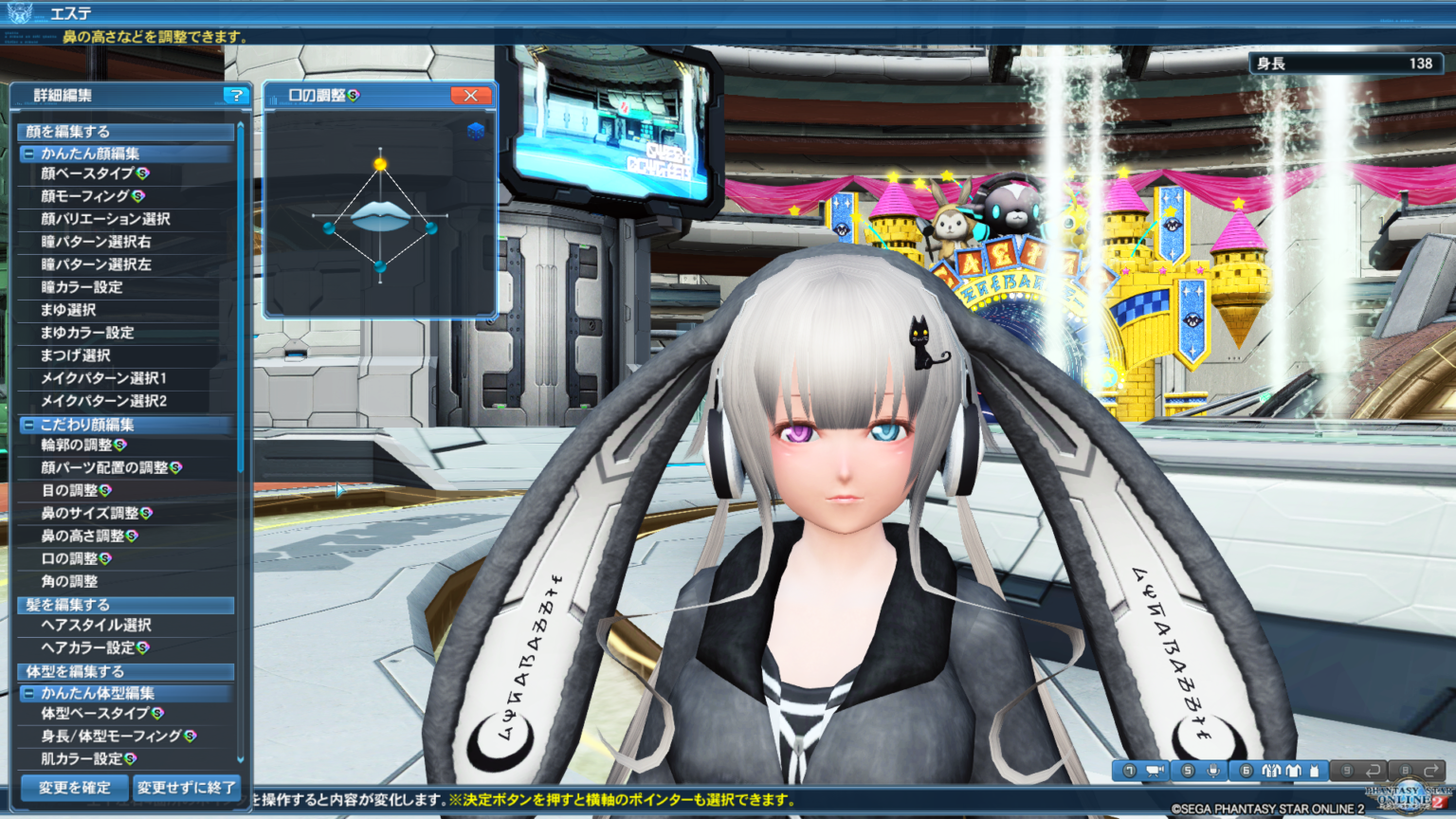Screen dimensions: 1456x819
Task: Click the shirt icon in the bottom toolbar
Action: tap(1293, 771)
